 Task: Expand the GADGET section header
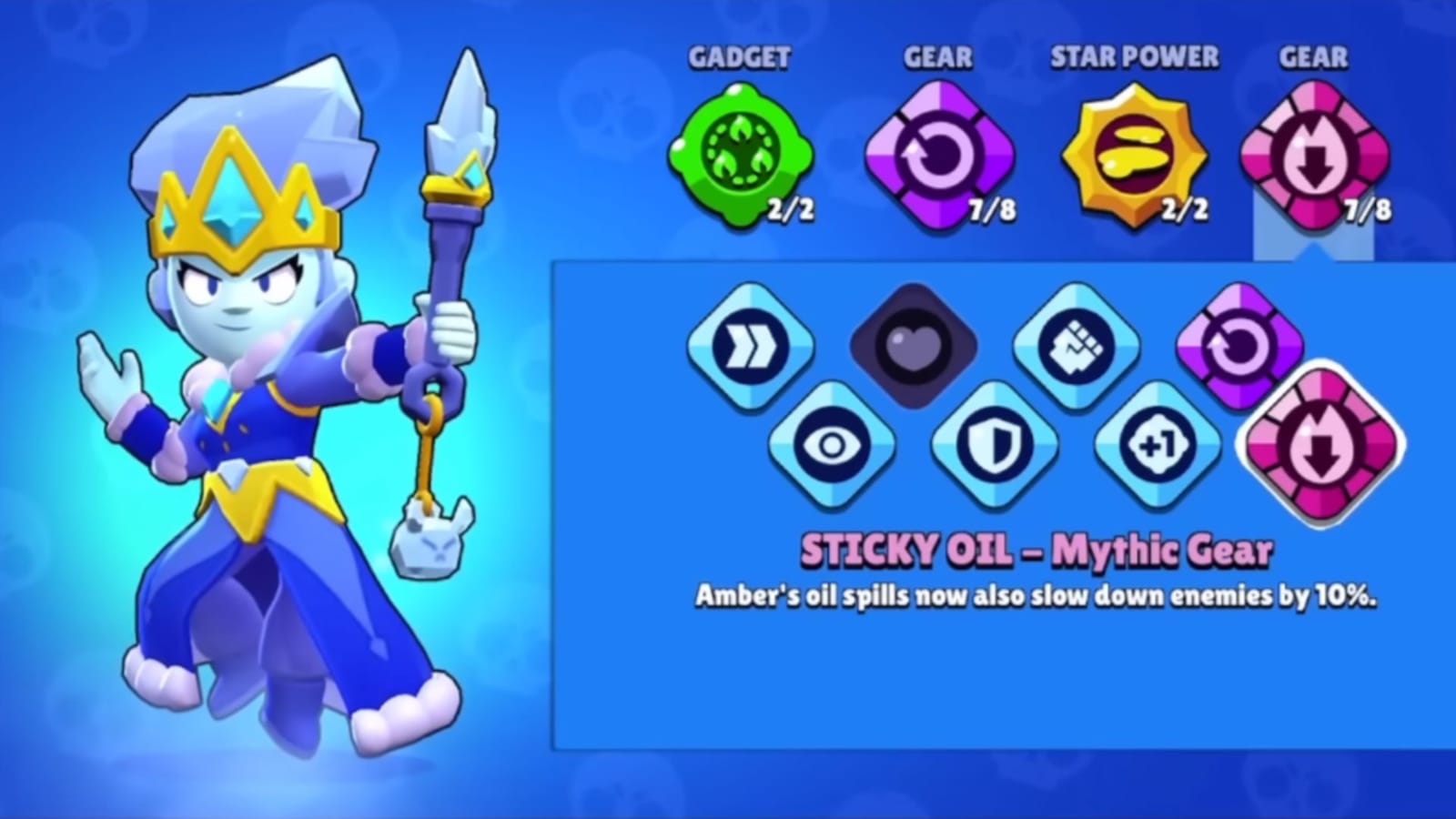click(739, 57)
